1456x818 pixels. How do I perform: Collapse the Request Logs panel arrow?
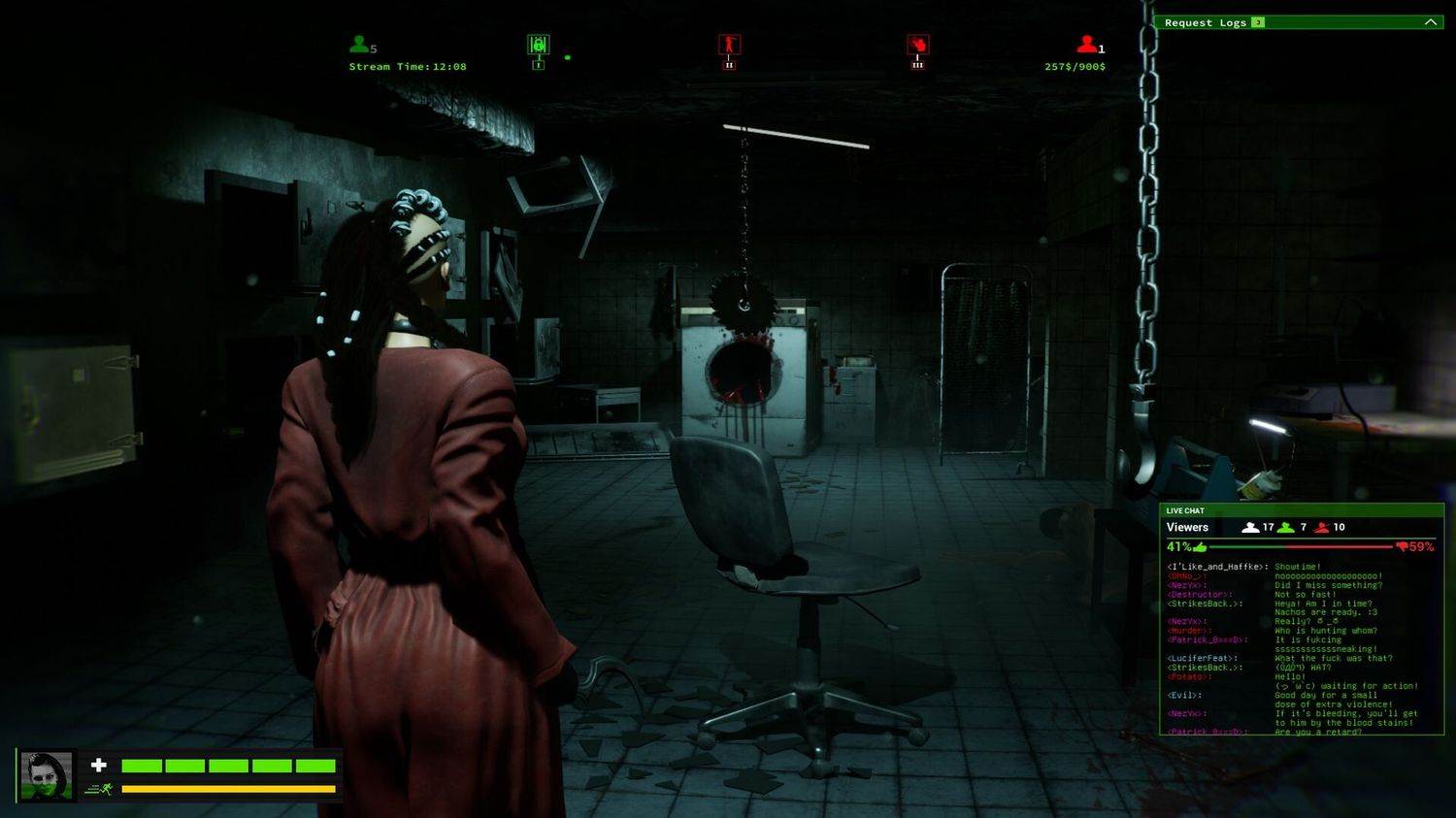[x=1430, y=22]
